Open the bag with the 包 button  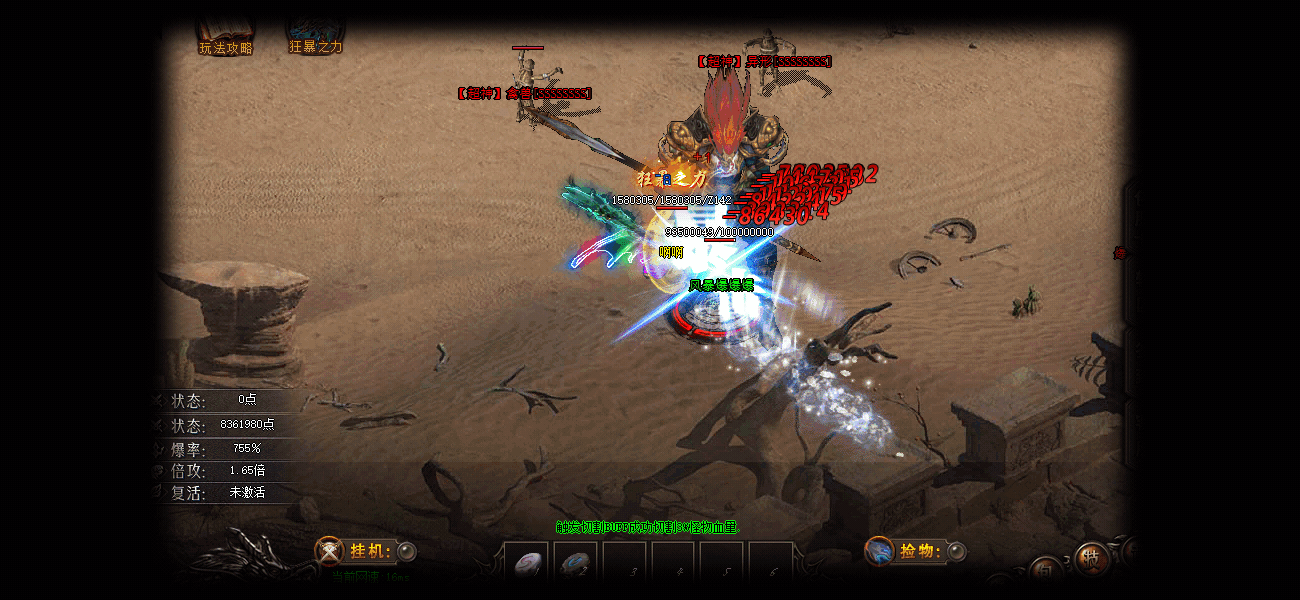point(1046,571)
